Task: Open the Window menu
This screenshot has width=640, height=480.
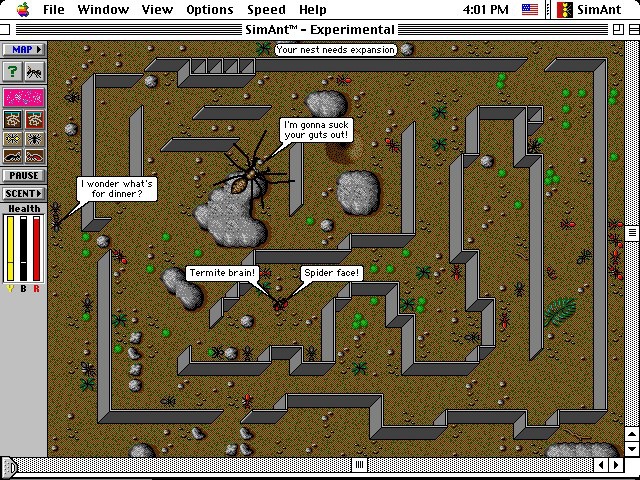Action: (102, 10)
